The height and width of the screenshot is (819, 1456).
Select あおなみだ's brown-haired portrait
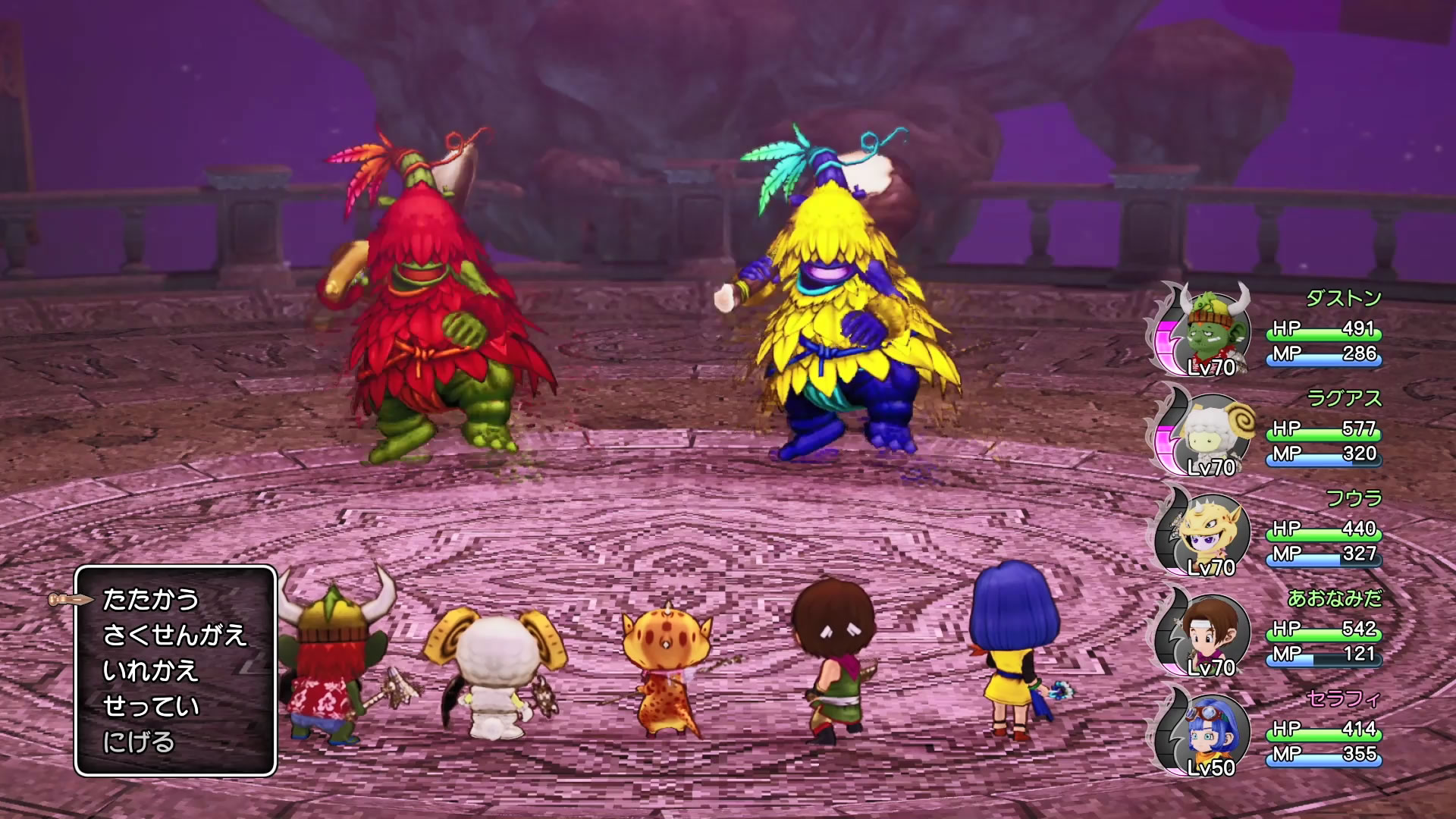pyautogui.click(x=1210, y=631)
